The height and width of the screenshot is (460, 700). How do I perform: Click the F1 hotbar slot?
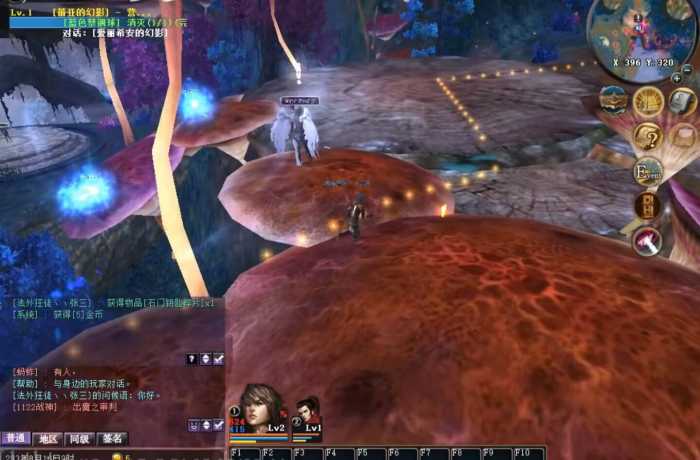245,453
